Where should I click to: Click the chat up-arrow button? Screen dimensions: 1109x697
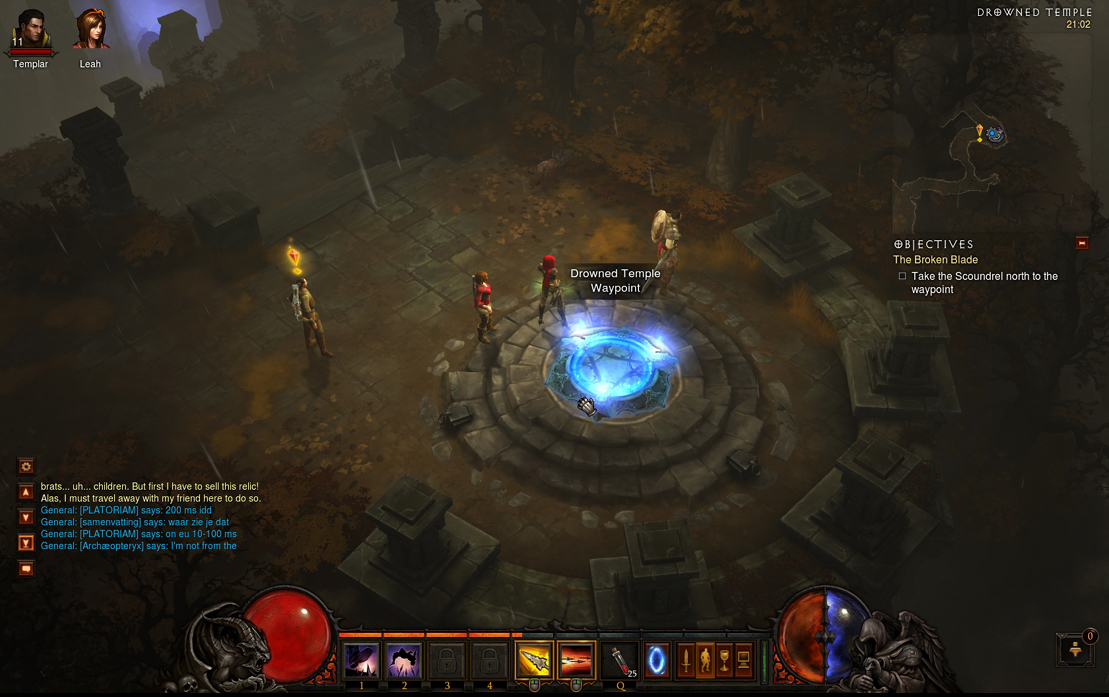click(x=26, y=492)
